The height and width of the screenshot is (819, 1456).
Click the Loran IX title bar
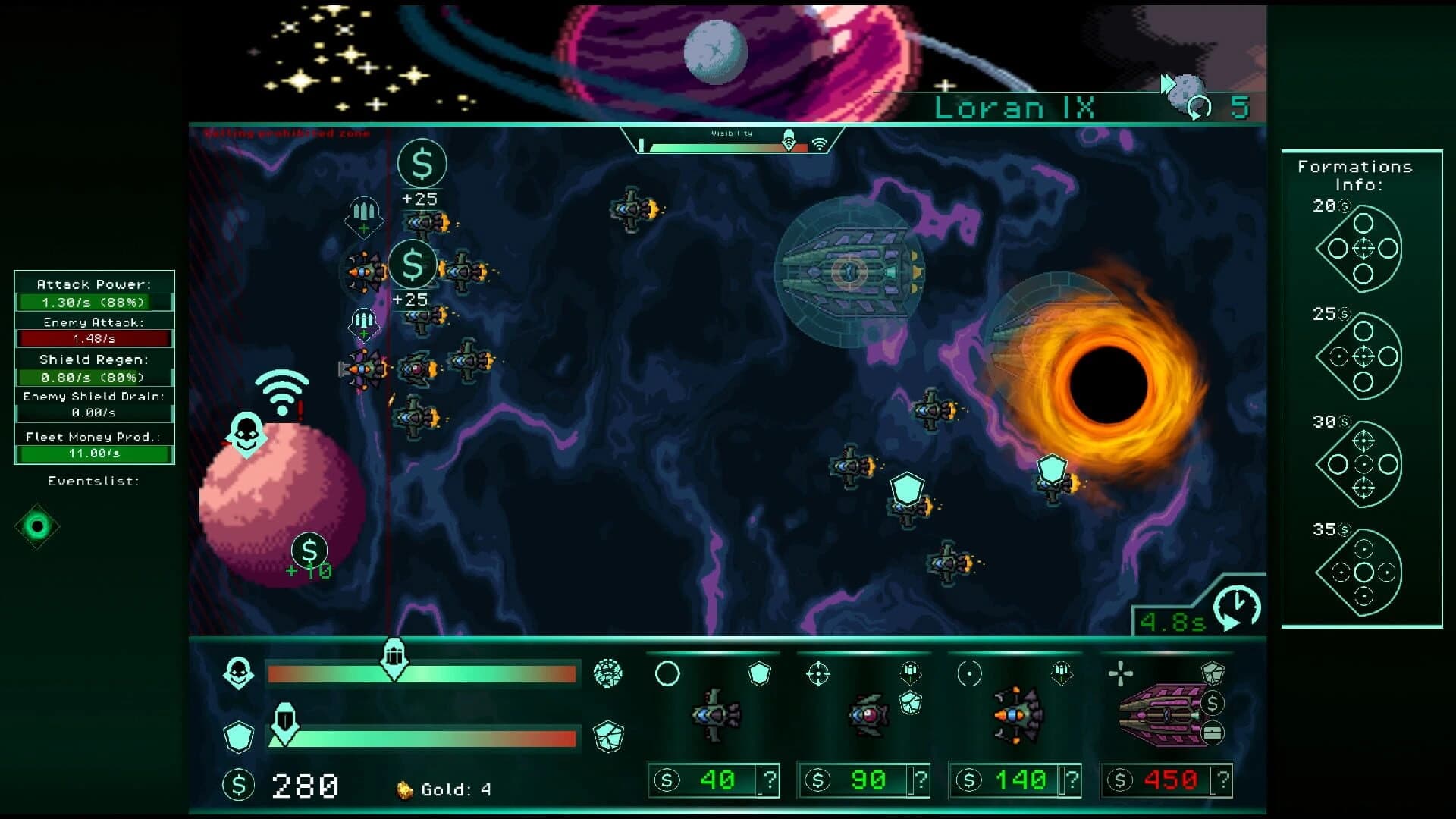click(1016, 107)
